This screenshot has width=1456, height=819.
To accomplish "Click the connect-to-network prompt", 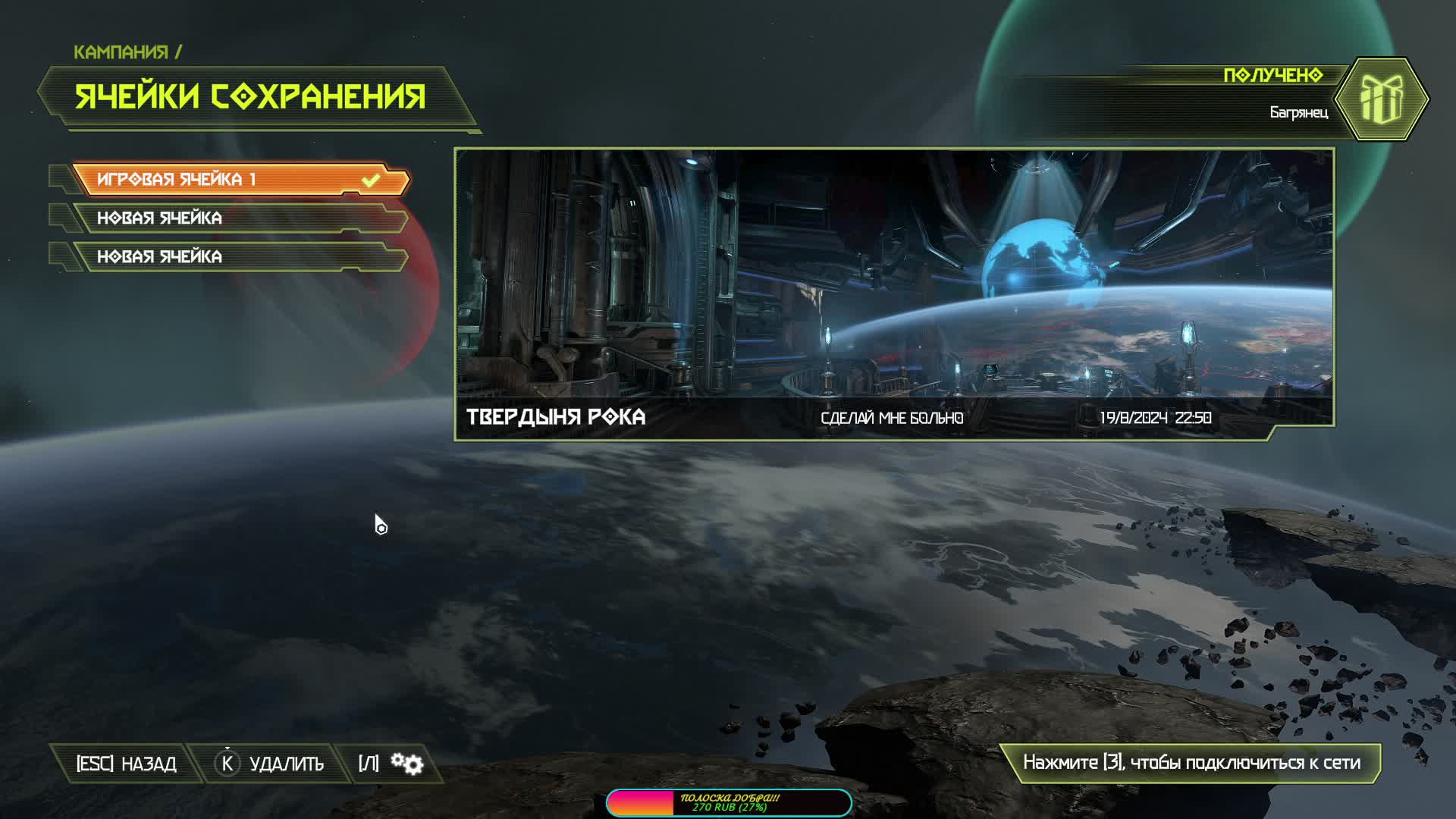I will [x=1191, y=763].
